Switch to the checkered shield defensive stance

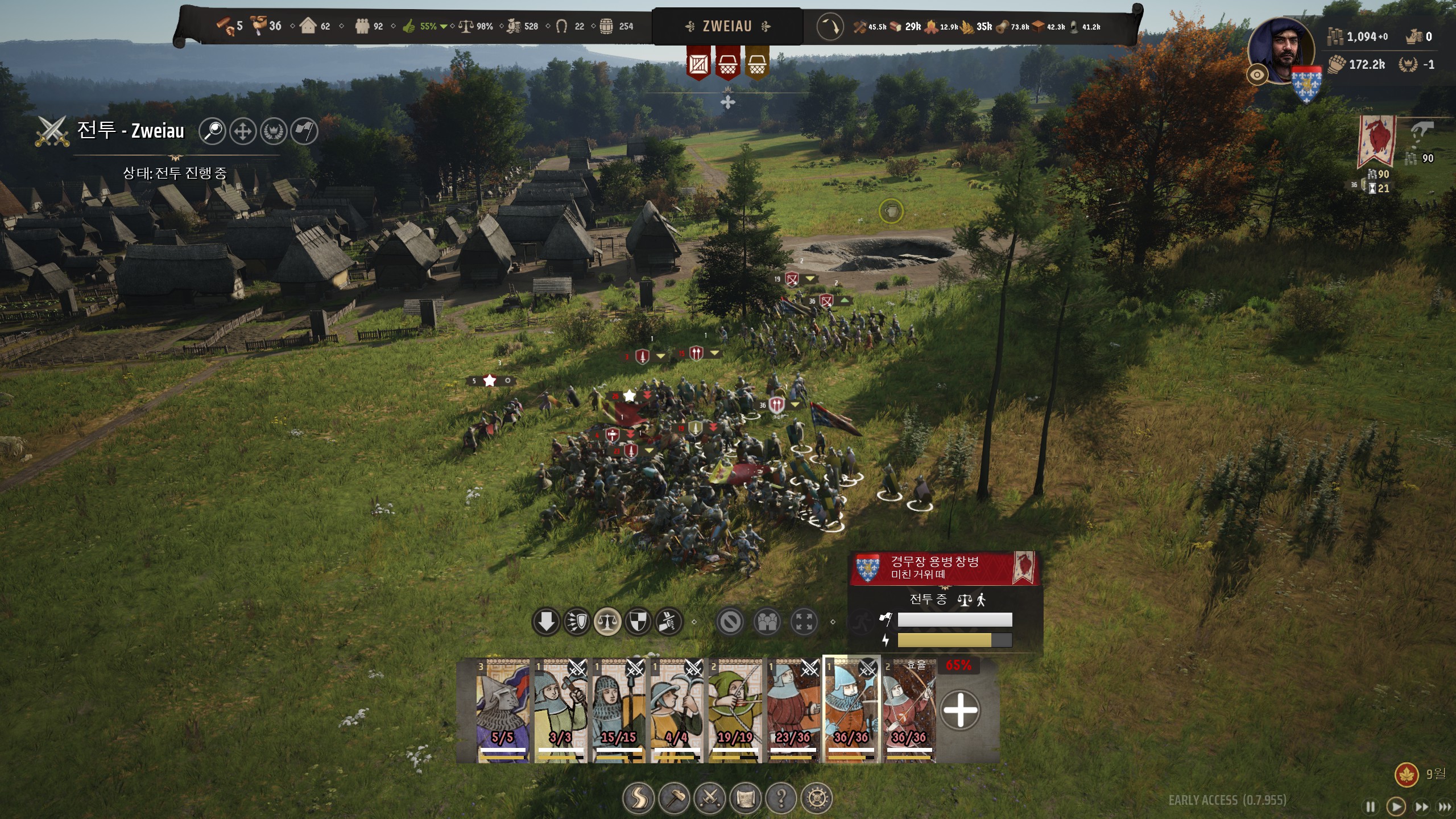click(638, 622)
